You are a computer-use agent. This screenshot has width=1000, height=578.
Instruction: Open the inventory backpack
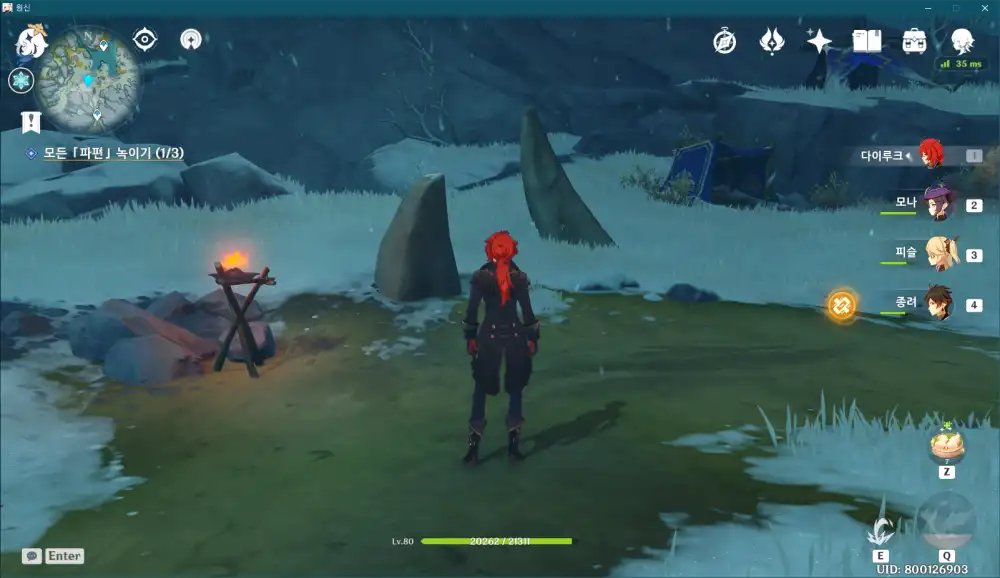tap(914, 41)
